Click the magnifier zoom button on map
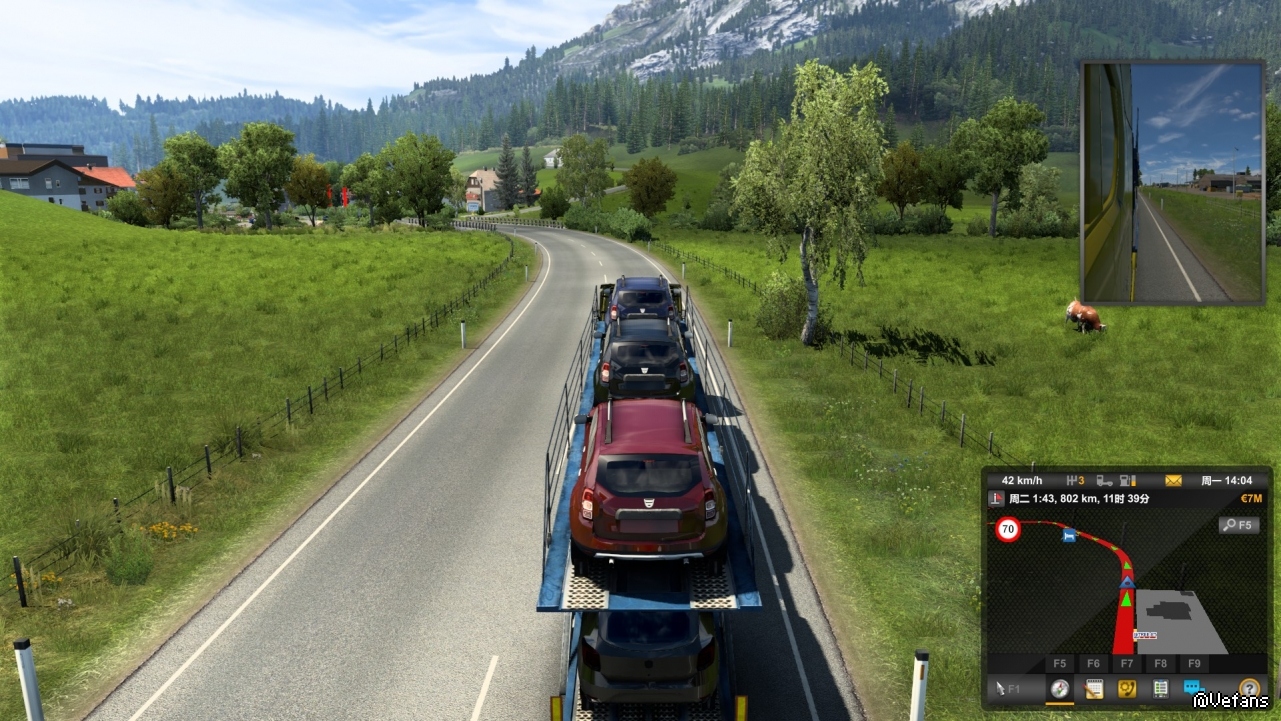Viewport: 1281px width, 721px height. click(x=1237, y=524)
